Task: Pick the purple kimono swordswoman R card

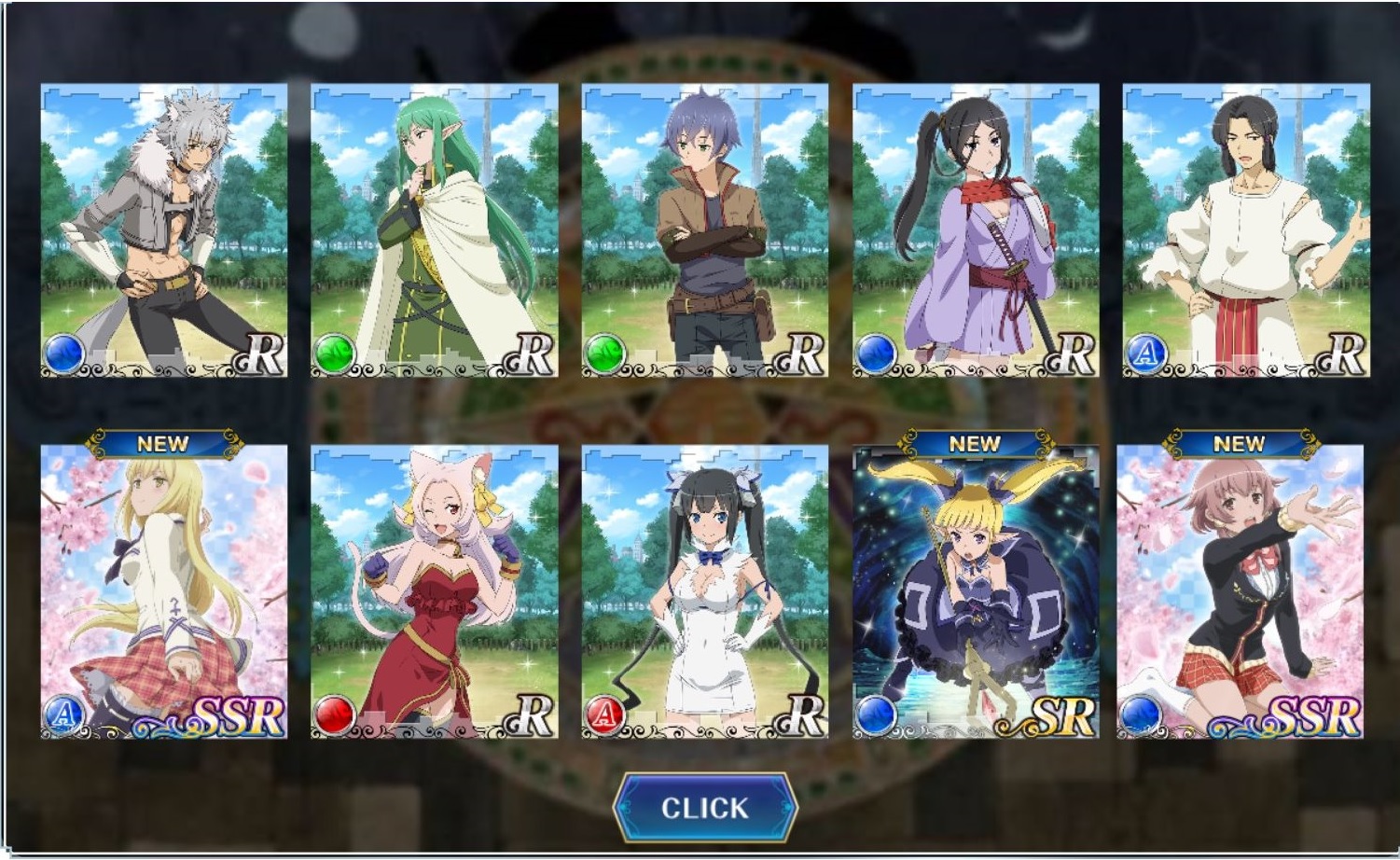Action: coord(976,230)
